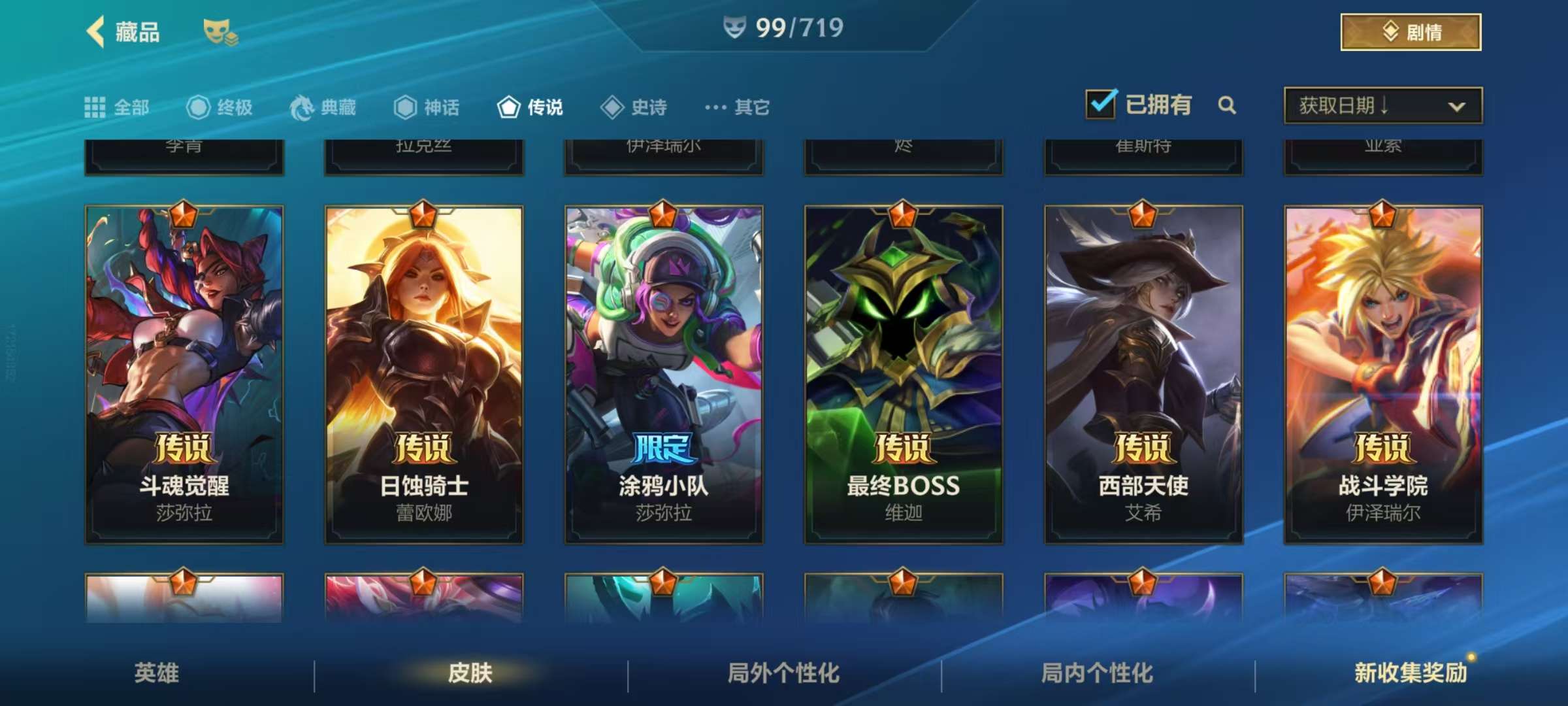Open the skin search magnifier

[1227, 105]
